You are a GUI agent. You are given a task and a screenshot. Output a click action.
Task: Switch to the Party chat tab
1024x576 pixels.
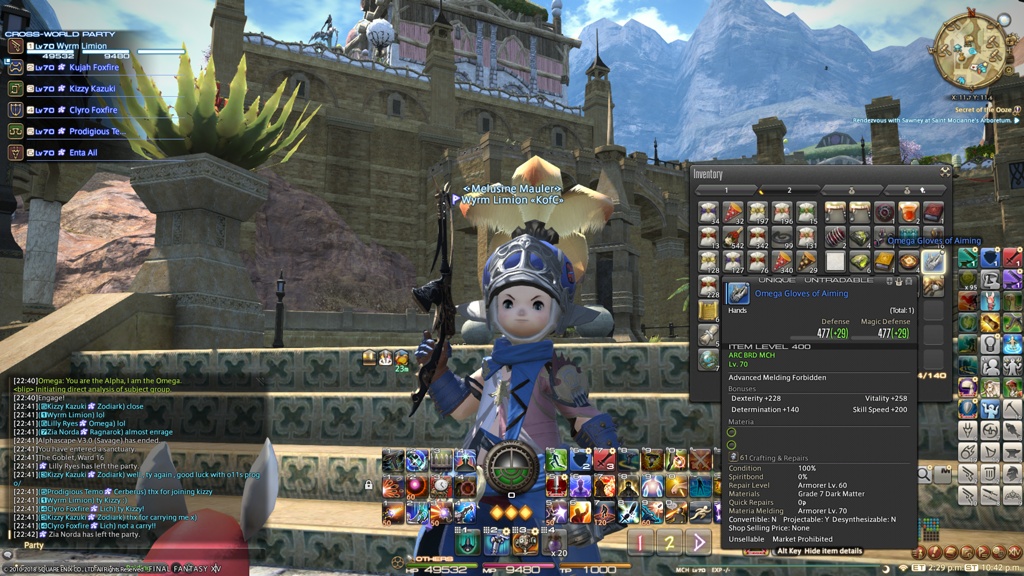pyautogui.click(x=34, y=546)
